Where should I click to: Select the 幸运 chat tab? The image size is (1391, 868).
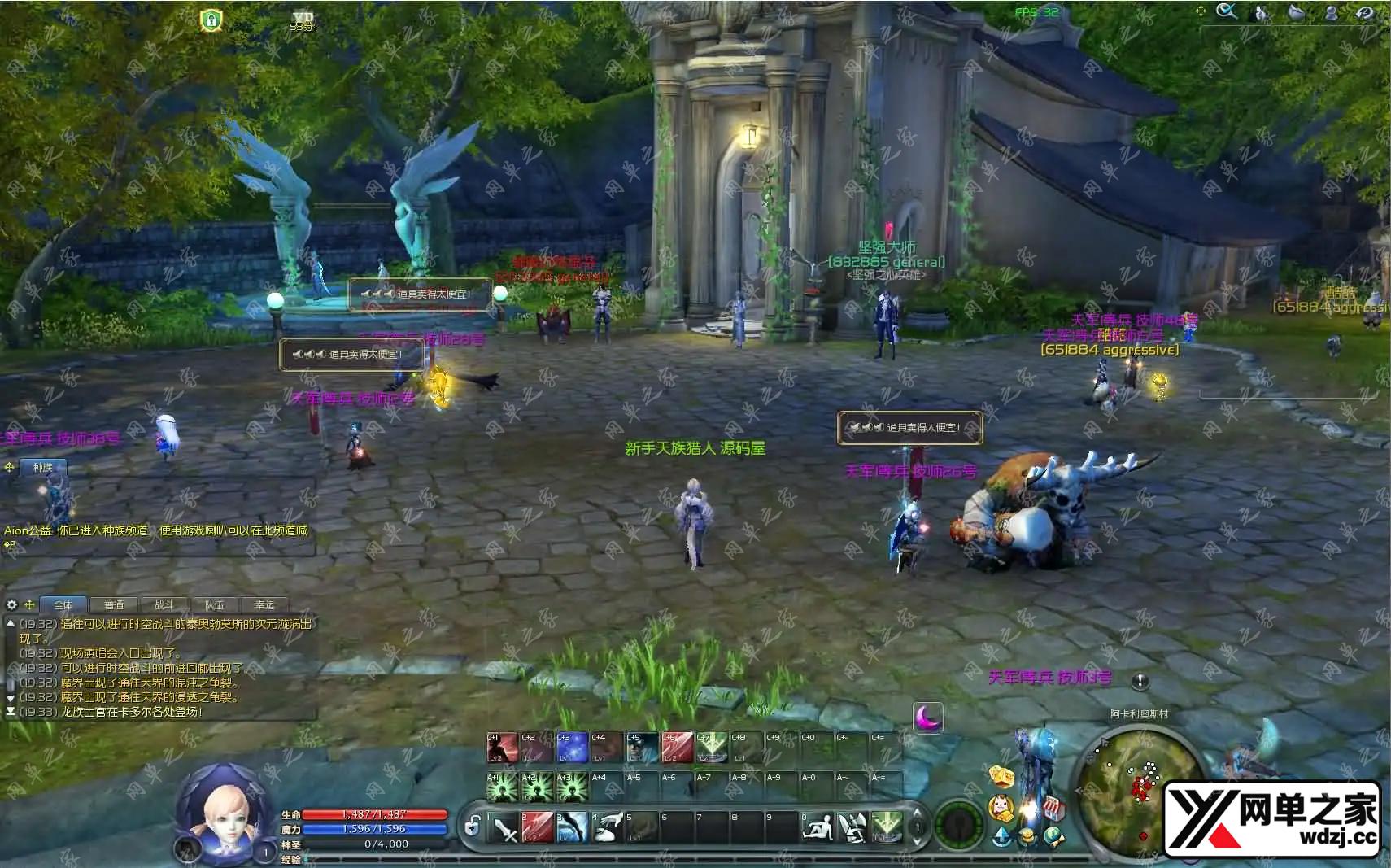click(265, 605)
